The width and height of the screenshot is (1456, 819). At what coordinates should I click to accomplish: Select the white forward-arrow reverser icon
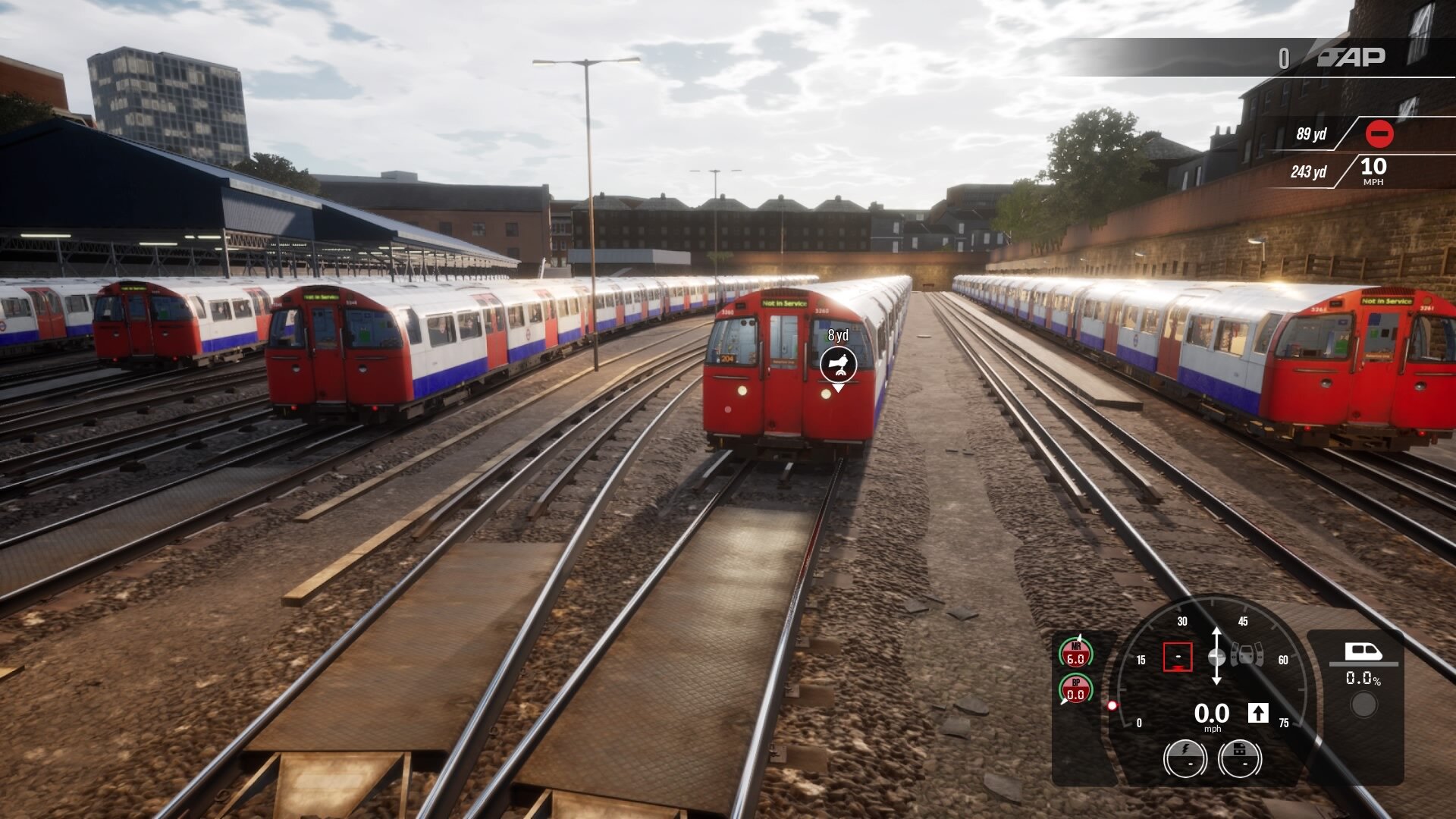click(1259, 713)
